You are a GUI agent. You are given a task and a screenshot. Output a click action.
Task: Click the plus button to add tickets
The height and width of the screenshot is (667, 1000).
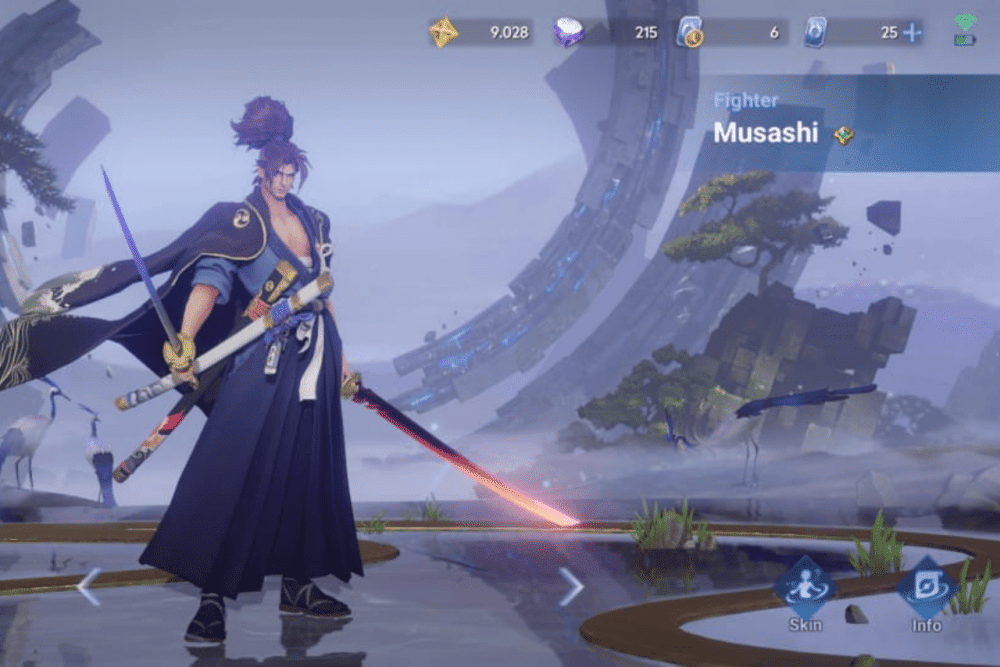click(x=912, y=32)
